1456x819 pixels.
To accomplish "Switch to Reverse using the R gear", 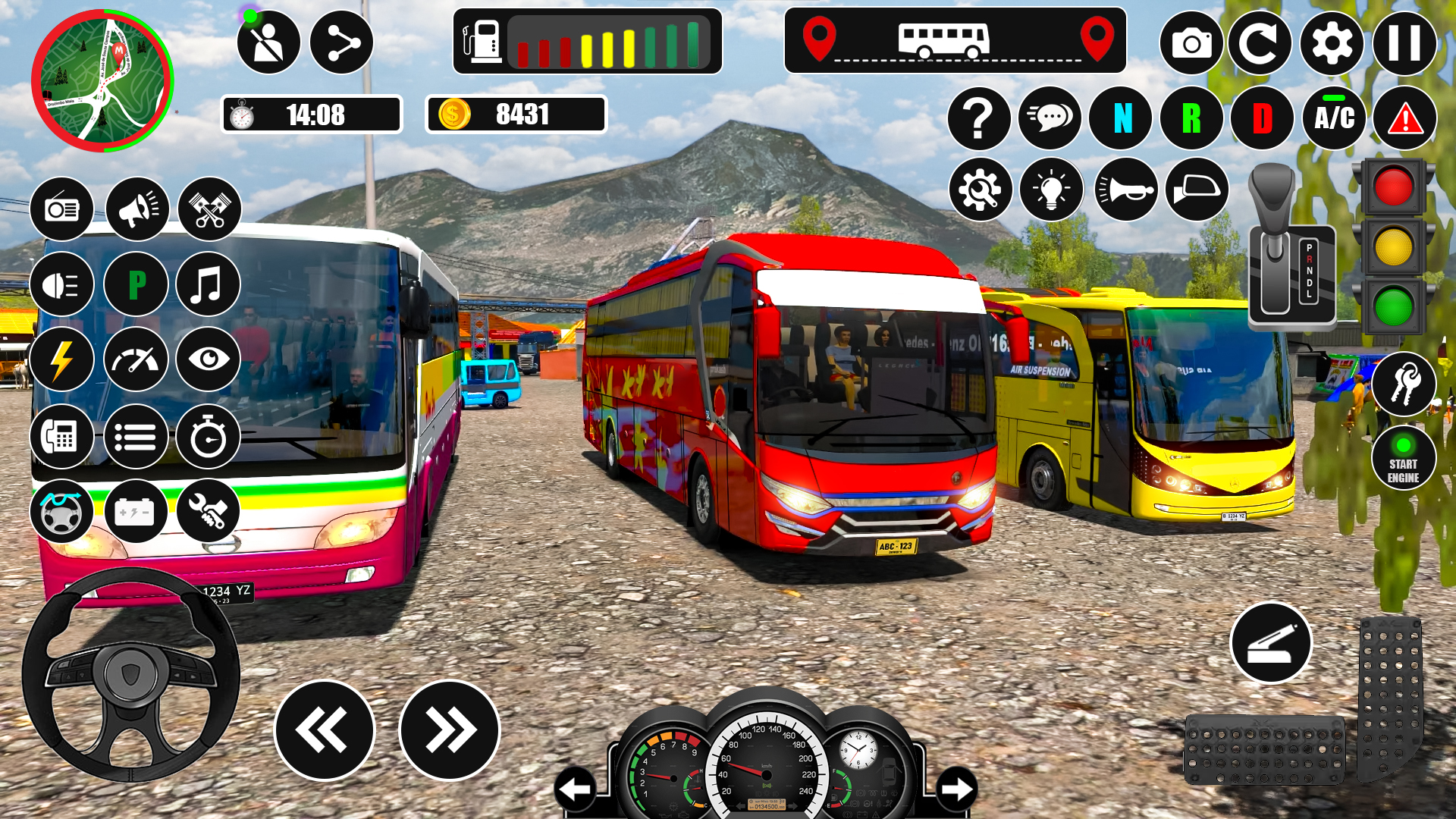I will click(x=1192, y=119).
